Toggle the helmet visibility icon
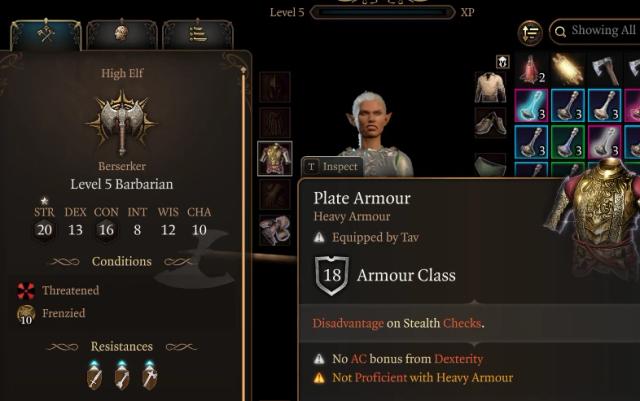The width and height of the screenshot is (640, 401). 503,62
